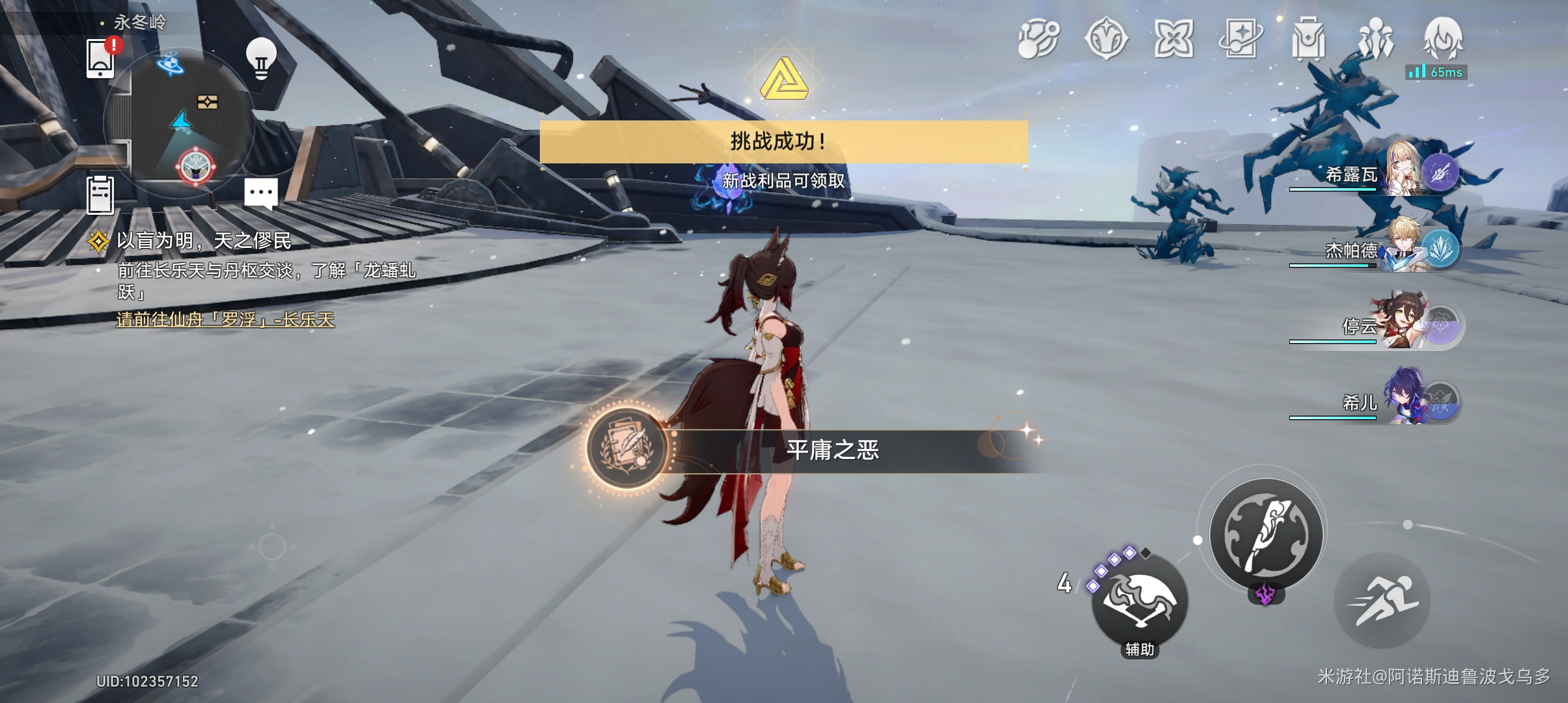This screenshot has height=703, width=1568.
Task: Select the tracked quest 以盲为明，天之僇民
Action: coord(203,241)
